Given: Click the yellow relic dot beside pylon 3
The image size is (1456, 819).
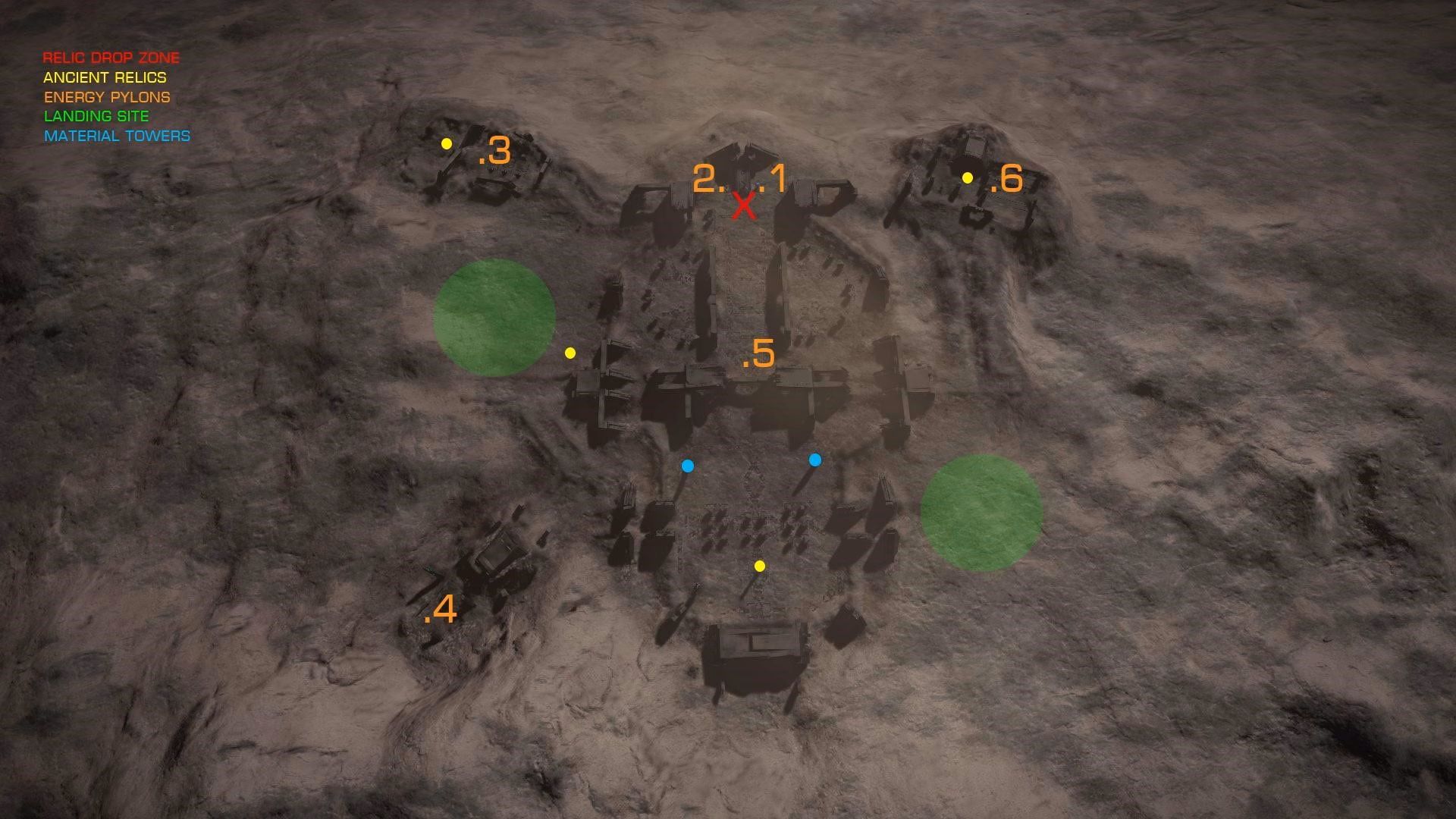Looking at the screenshot, I should [447, 143].
